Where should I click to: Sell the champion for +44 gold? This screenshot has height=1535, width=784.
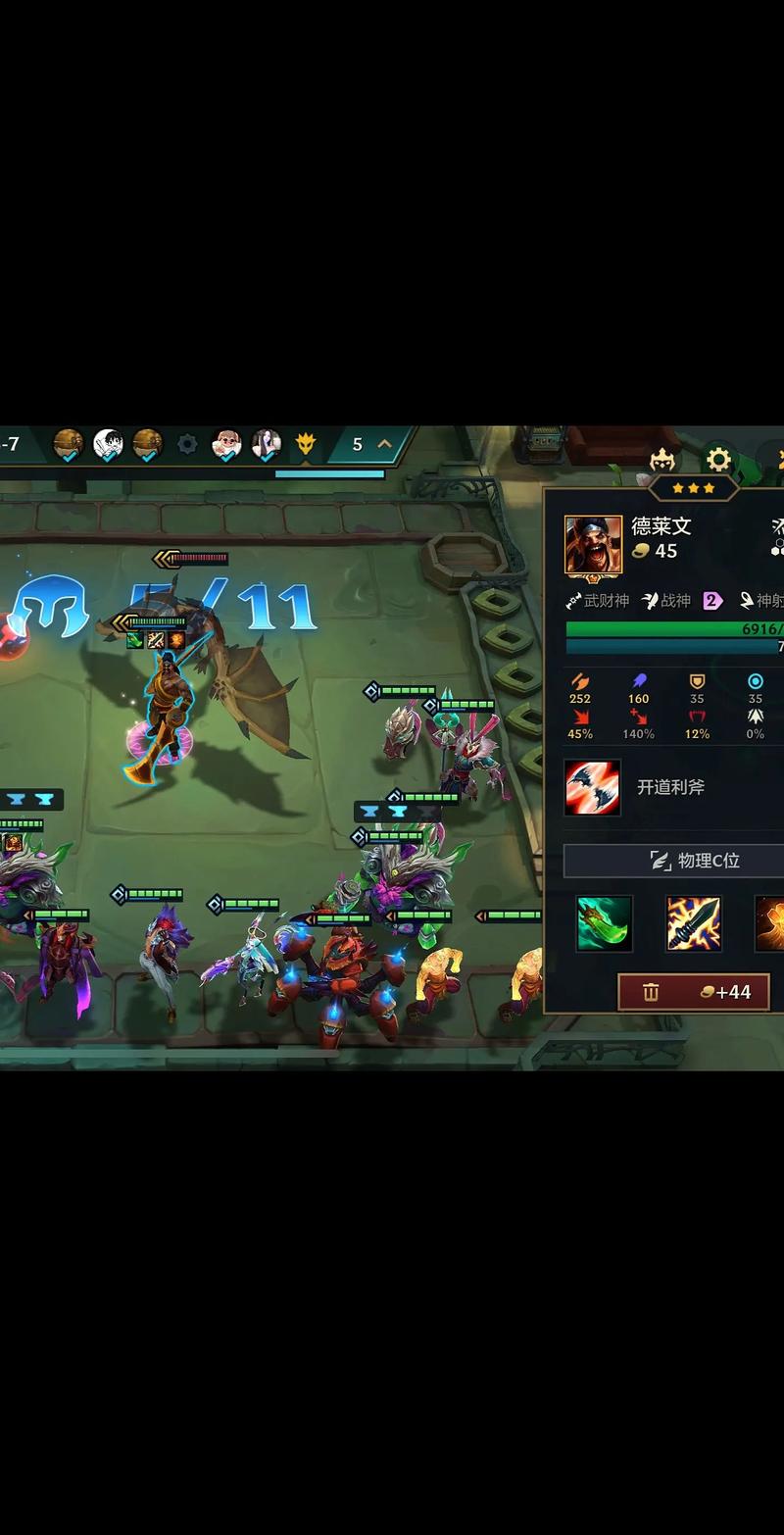pyautogui.click(x=693, y=992)
